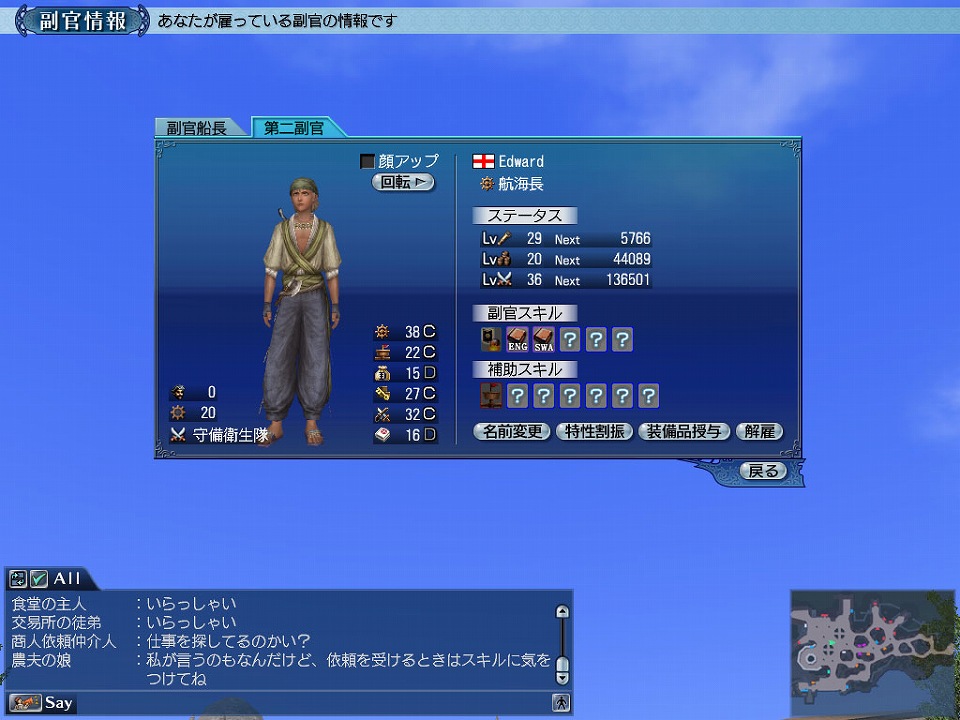Click the chat log scroll-up arrow
Screen dimensions: 960x720
click(x=562, y=612)
